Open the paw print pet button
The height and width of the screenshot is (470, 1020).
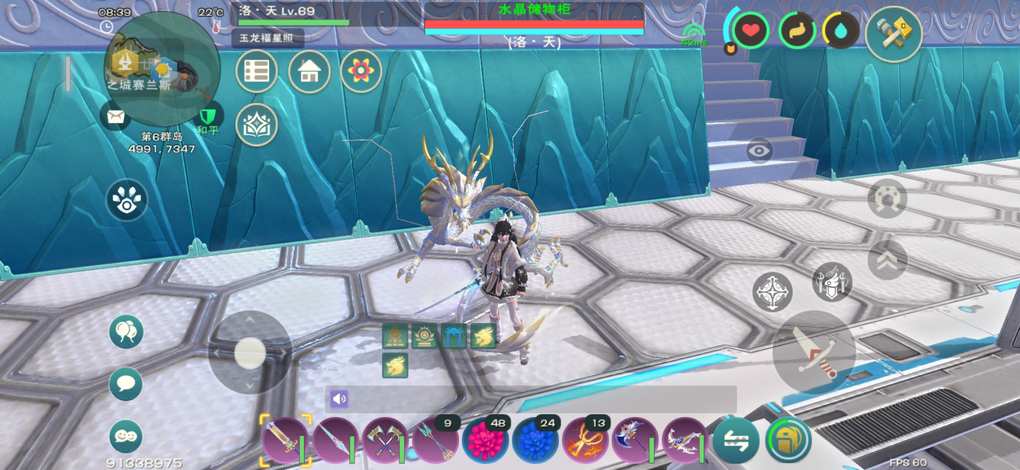pyautogui.click(x=127, y=200)
